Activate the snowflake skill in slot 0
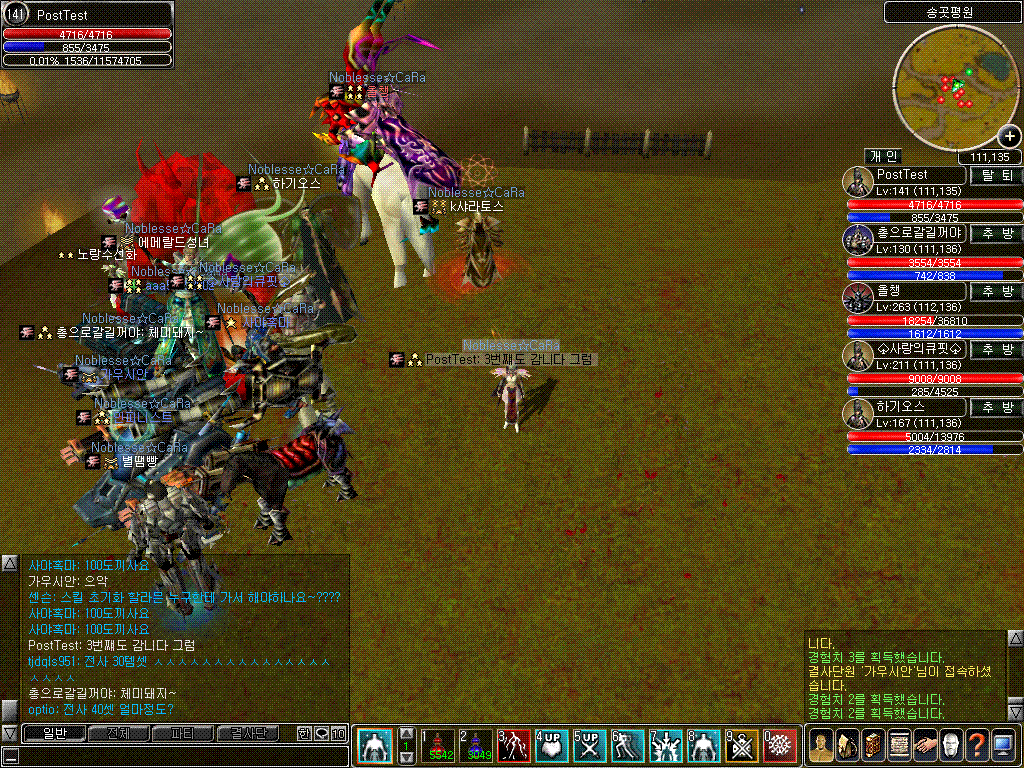The image size is (1024, 768). pos(779,747)
